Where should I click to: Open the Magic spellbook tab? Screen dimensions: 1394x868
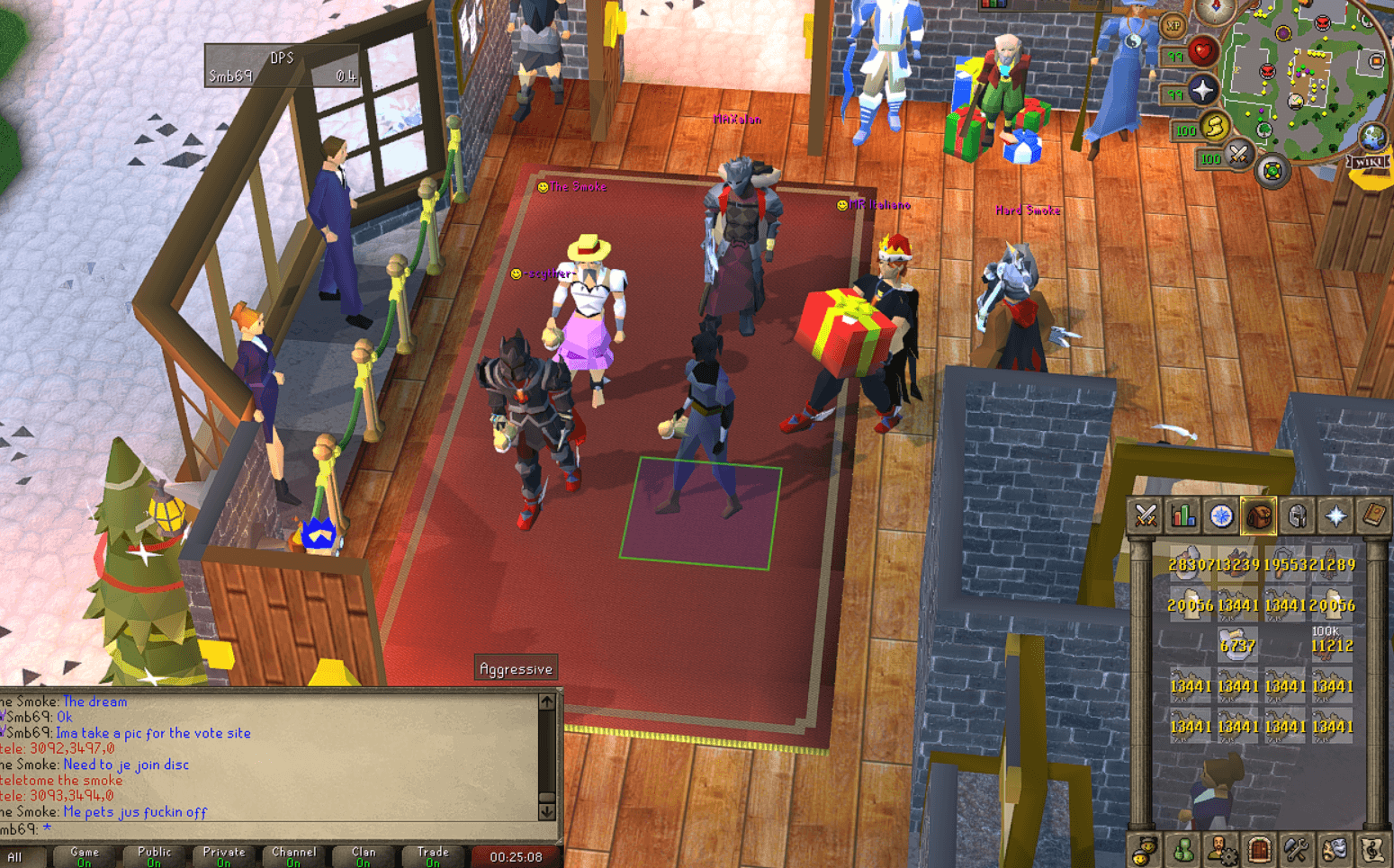tap(1372, 516)
